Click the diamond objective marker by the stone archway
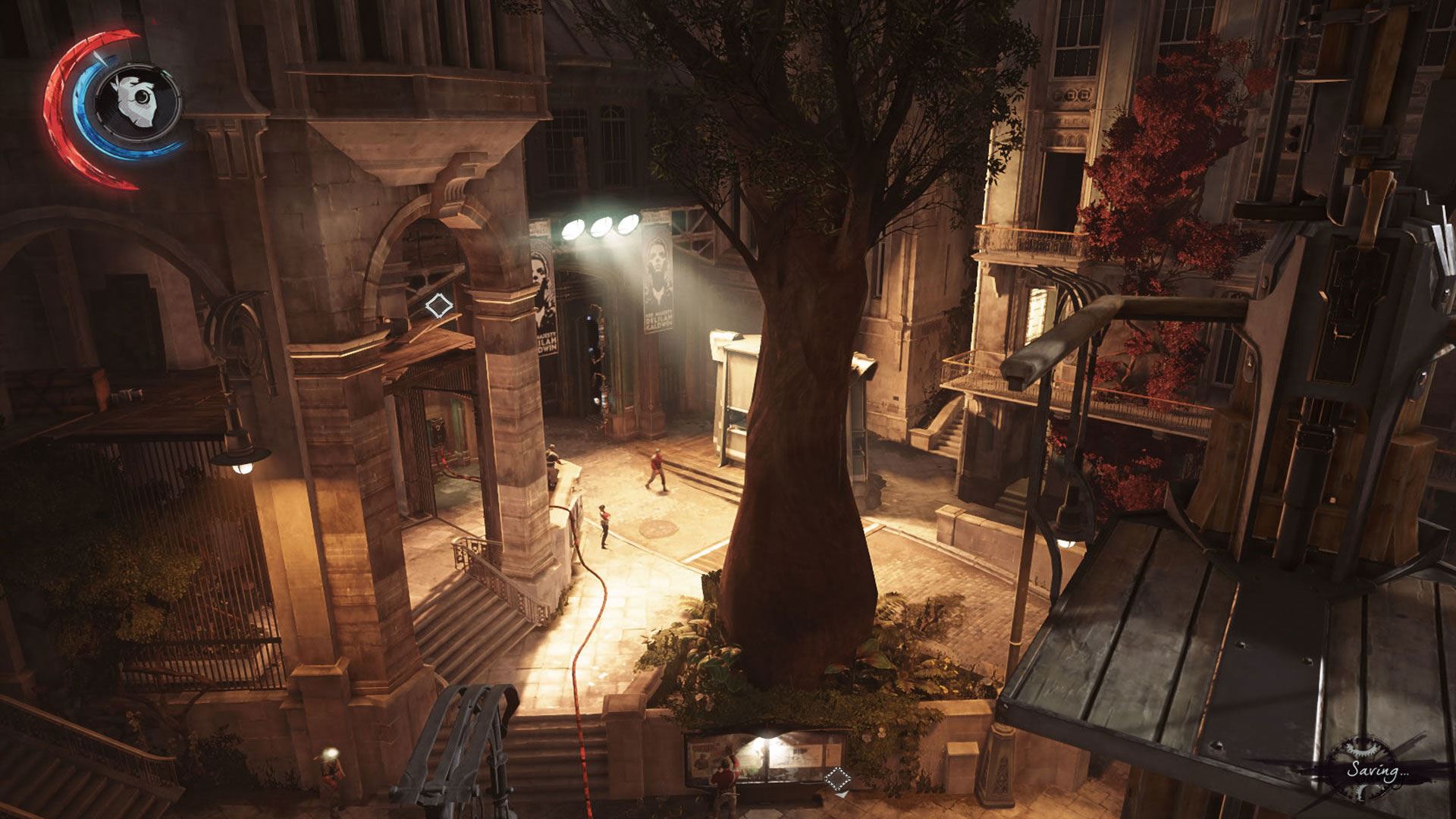 tap(438, 306)
